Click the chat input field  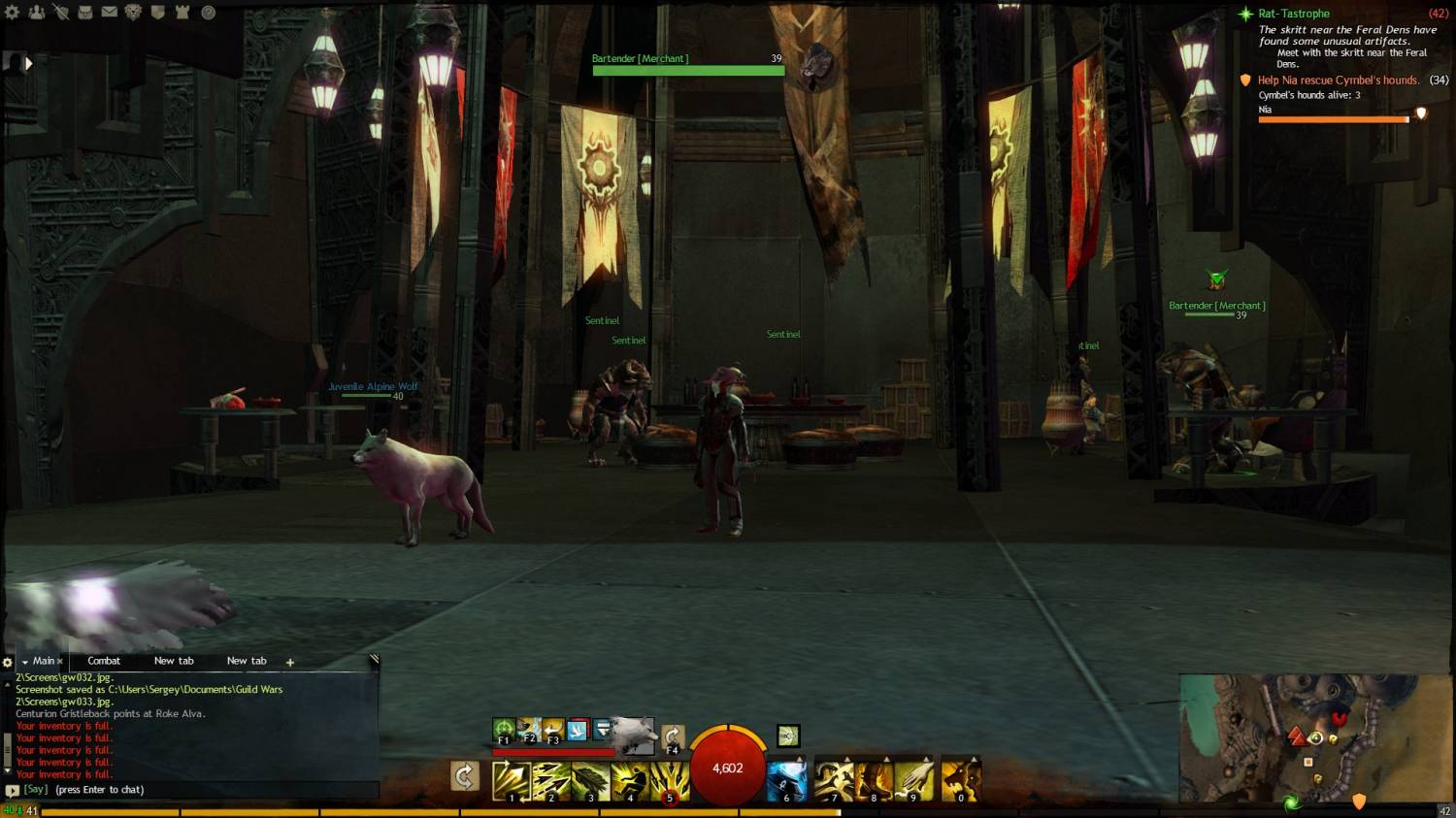coord(194,790)
